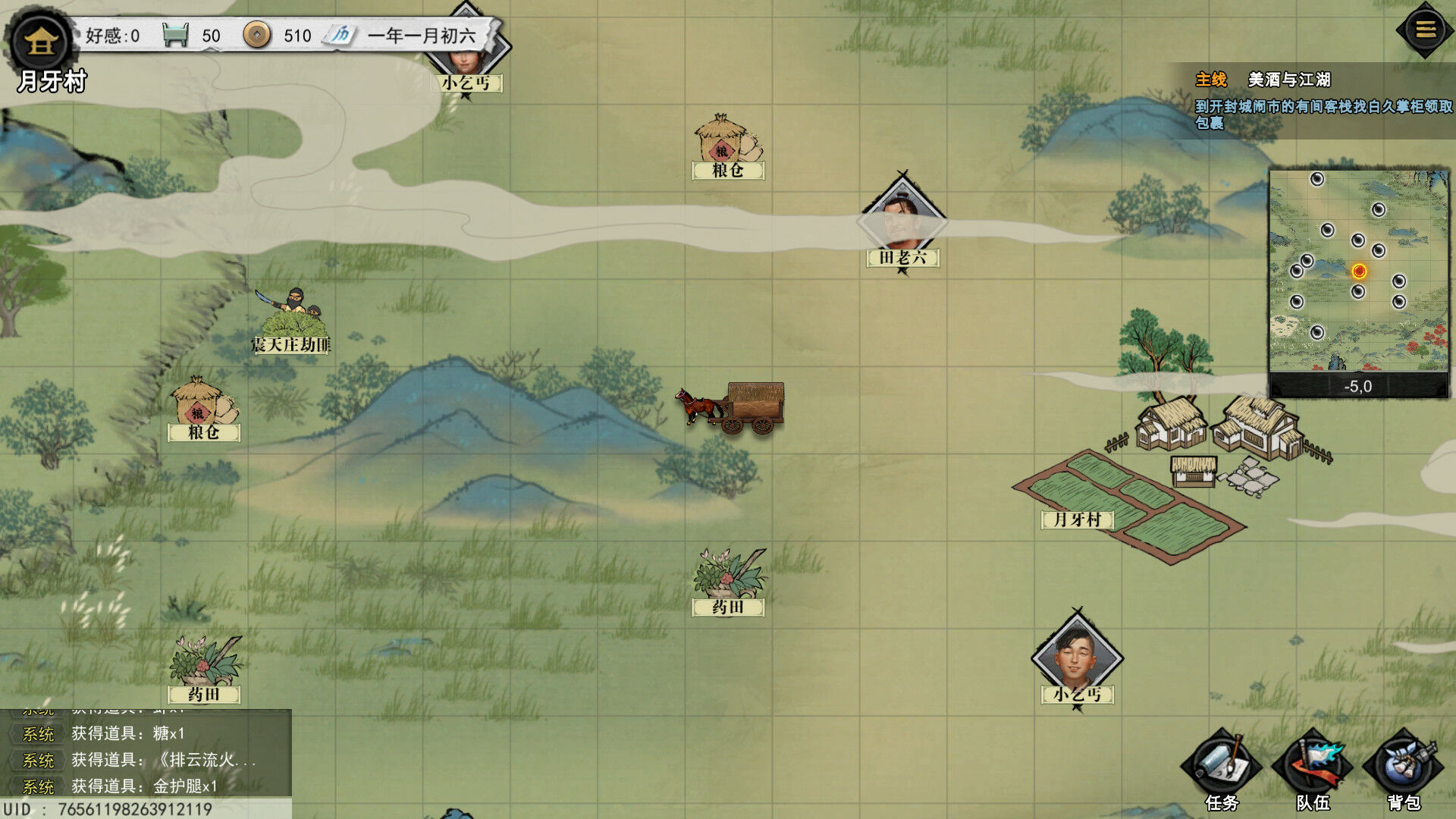
Task: Open the 背包 backpack
Action: (1404, 767)
